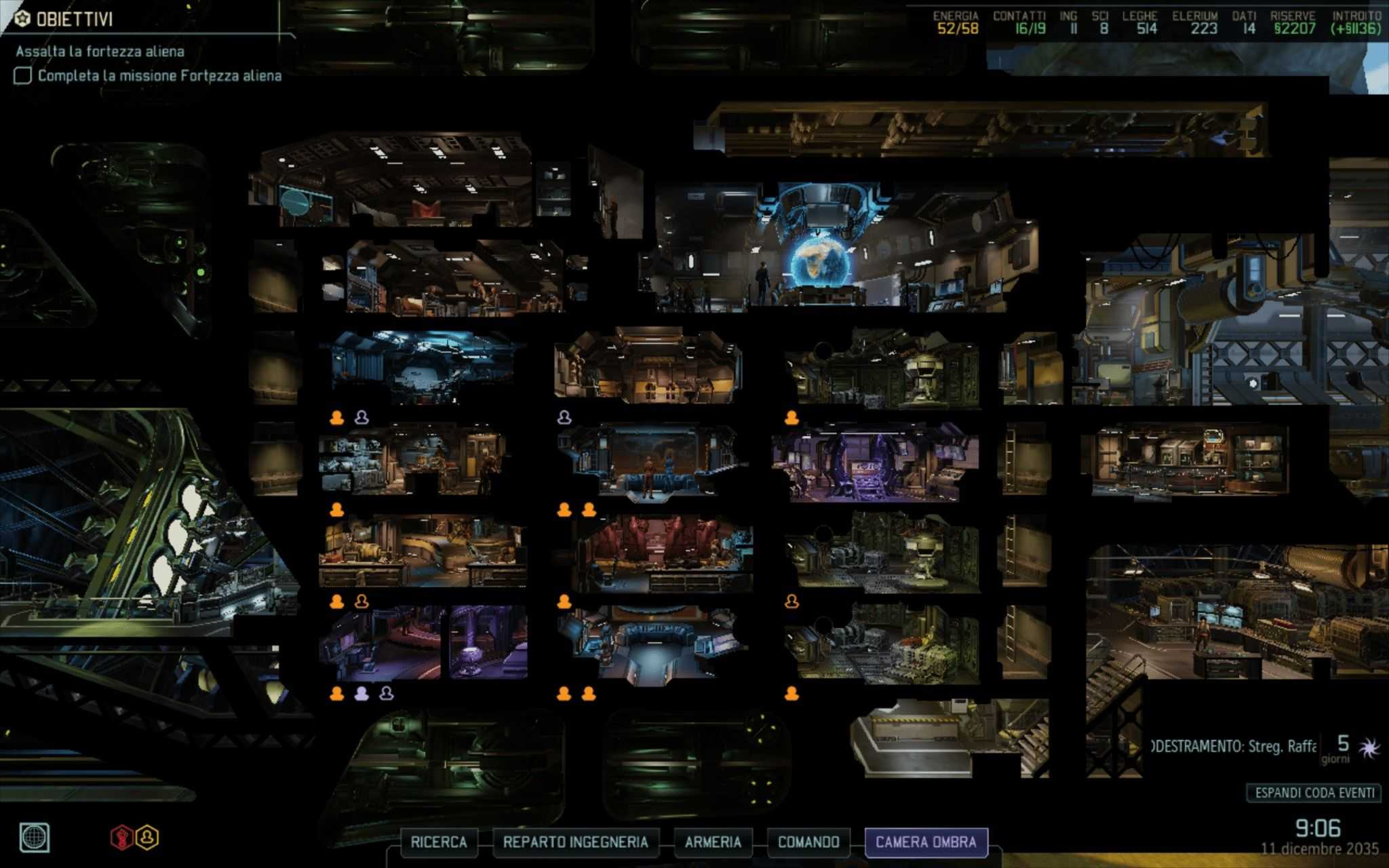1389x868 pixels.
Task: Go to the Comando room
Action: 808,842
